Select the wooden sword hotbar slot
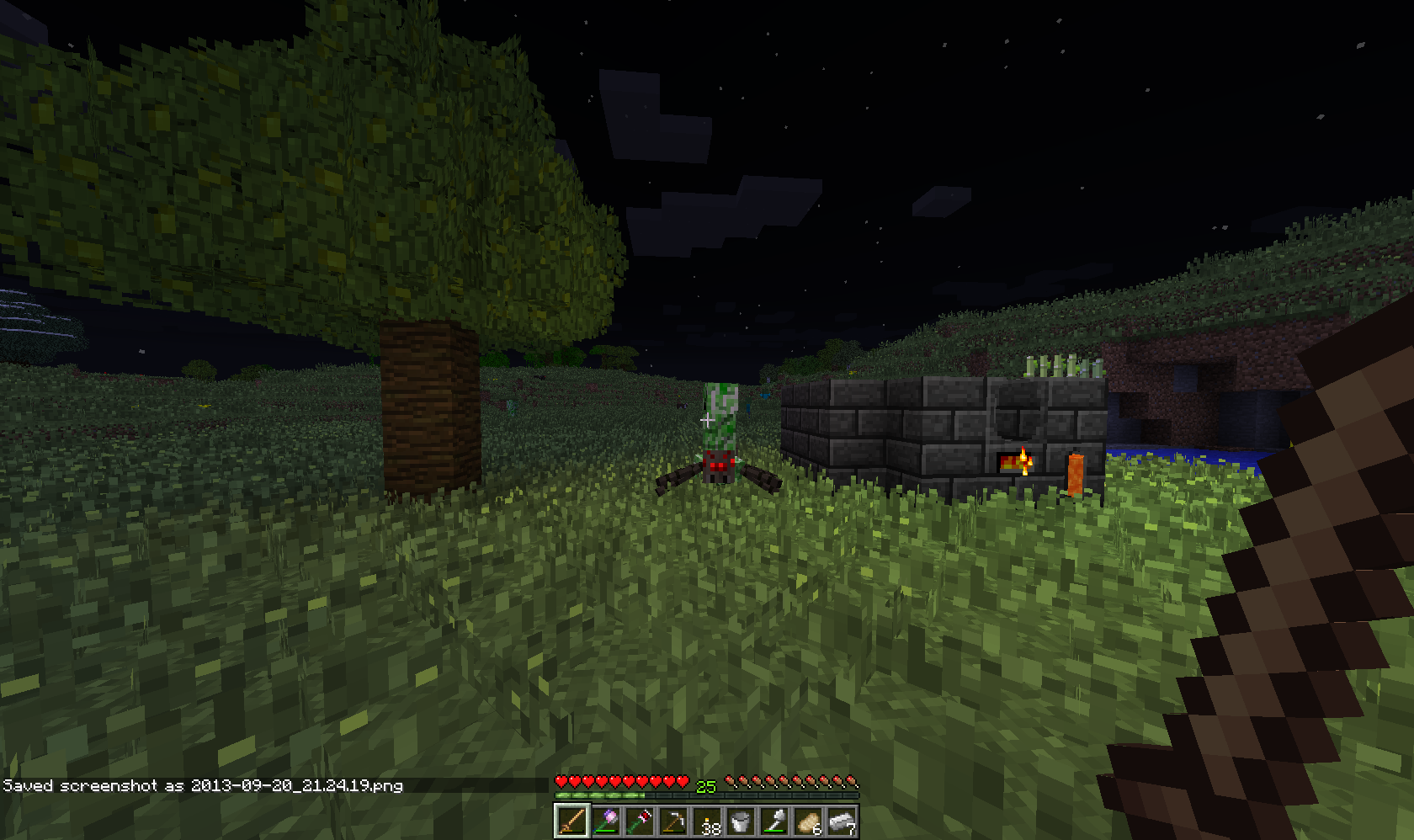 571,821
